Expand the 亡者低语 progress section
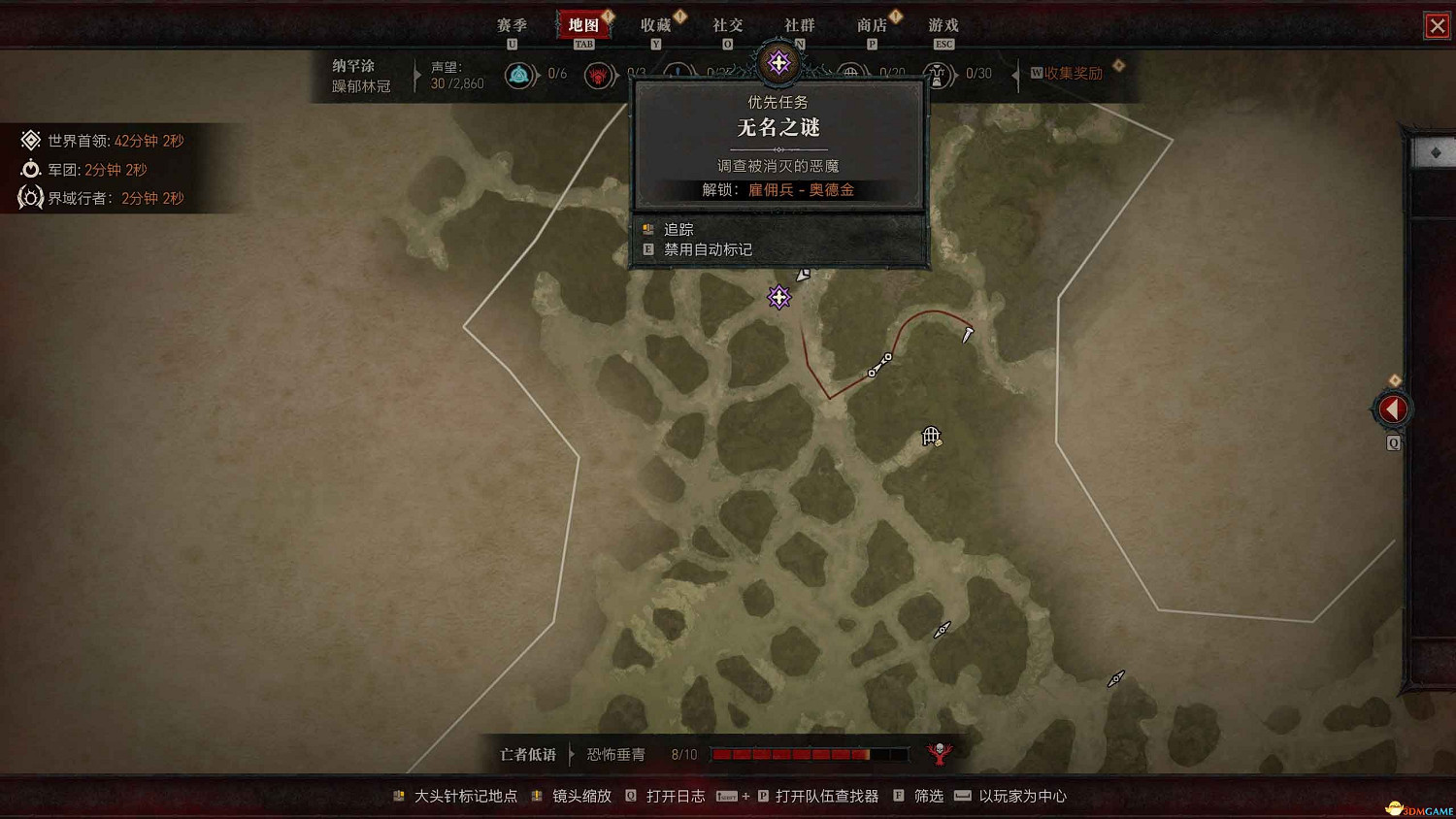1456x819 pixels. tap(528, 754)
